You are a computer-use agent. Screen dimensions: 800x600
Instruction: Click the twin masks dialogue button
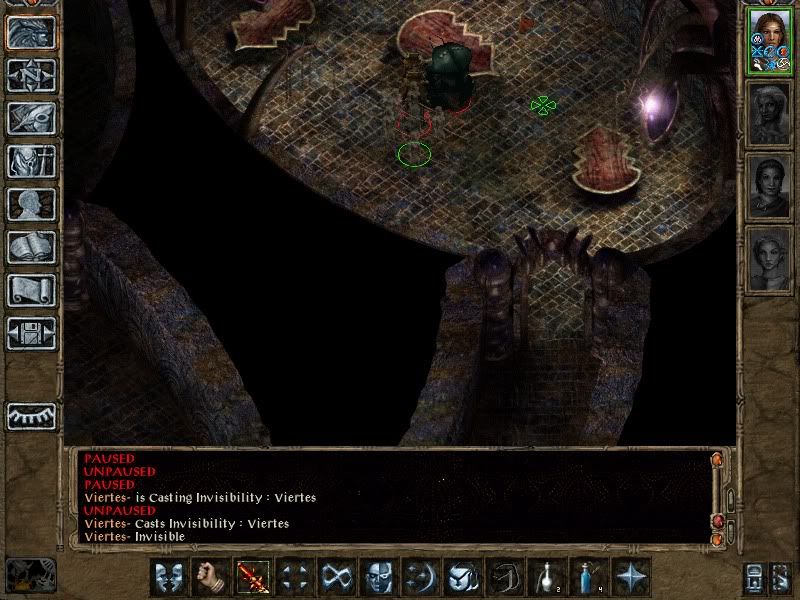[x=169, y=577]
